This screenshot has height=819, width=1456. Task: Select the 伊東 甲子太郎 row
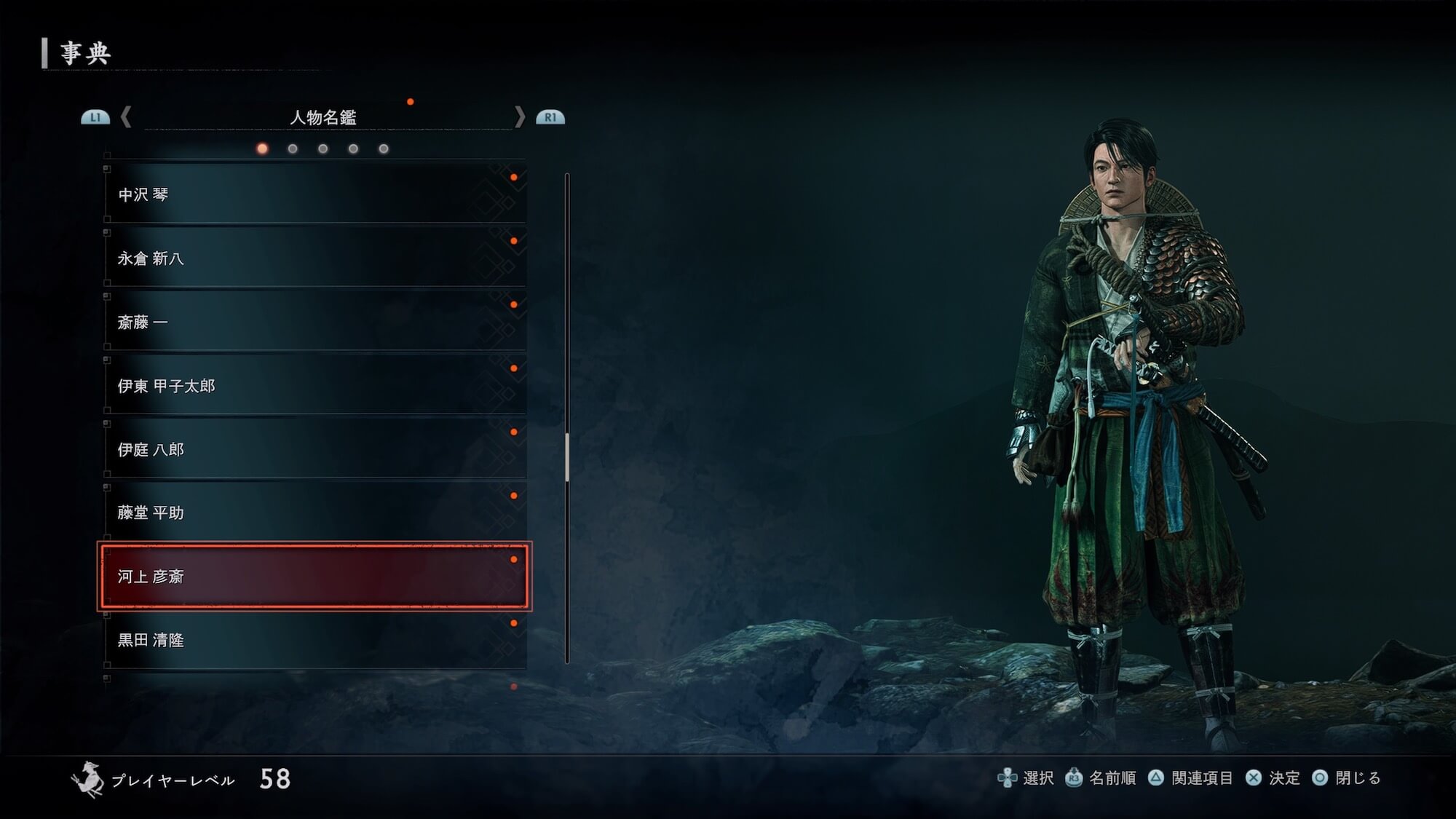(x=314, y=386)
